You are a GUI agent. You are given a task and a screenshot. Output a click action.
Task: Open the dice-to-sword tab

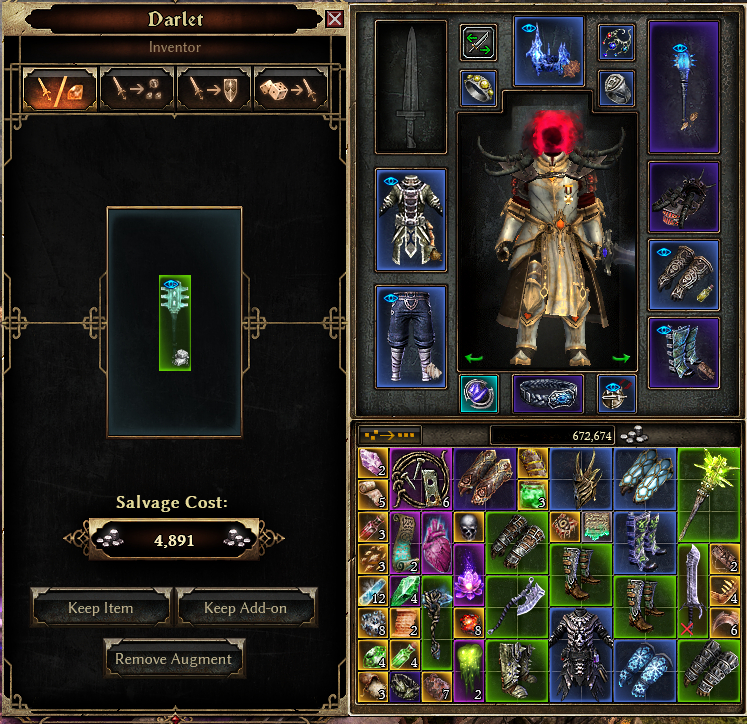click(290, 88)
